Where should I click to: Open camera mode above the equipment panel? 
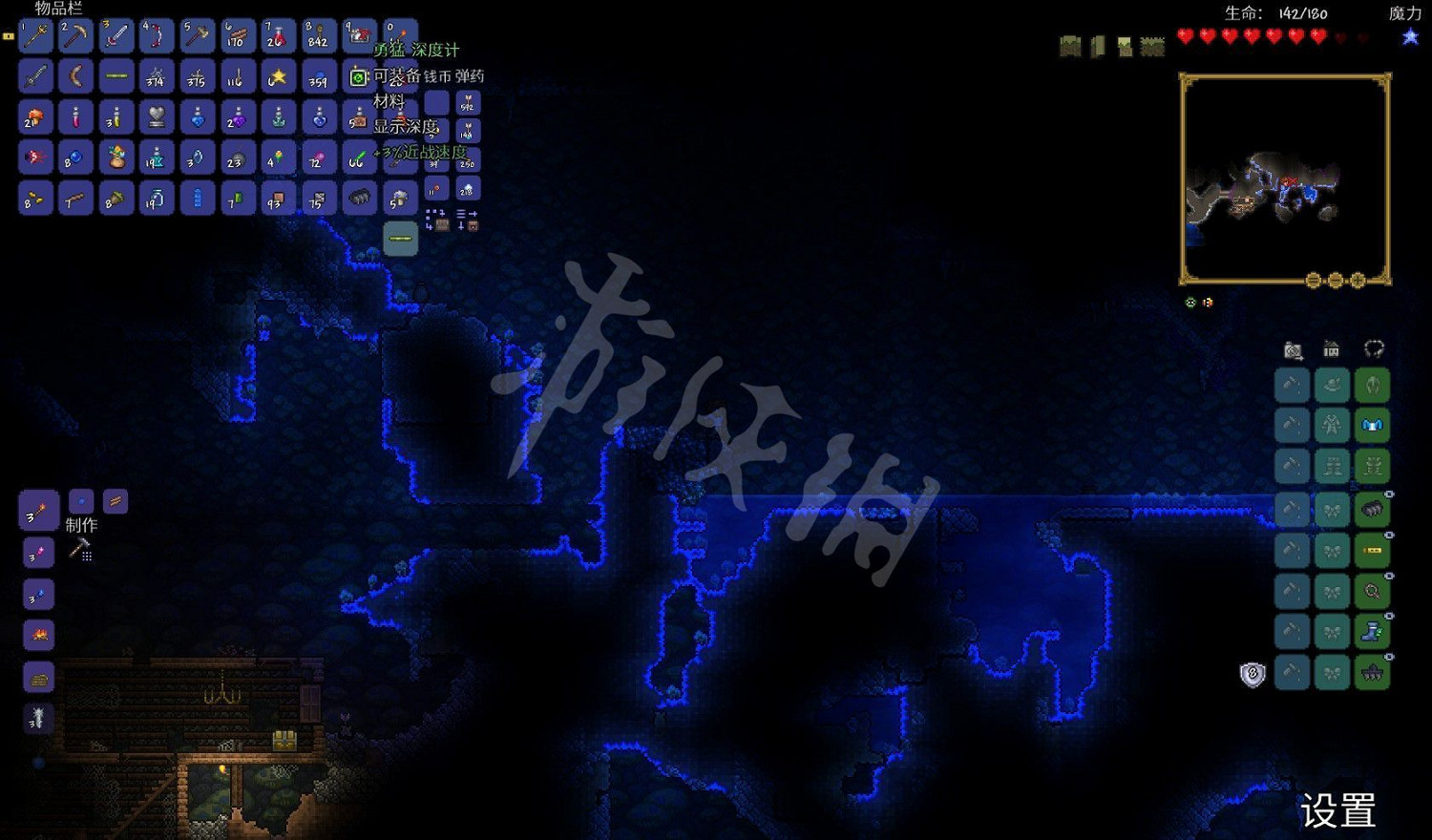point(1293,350)
